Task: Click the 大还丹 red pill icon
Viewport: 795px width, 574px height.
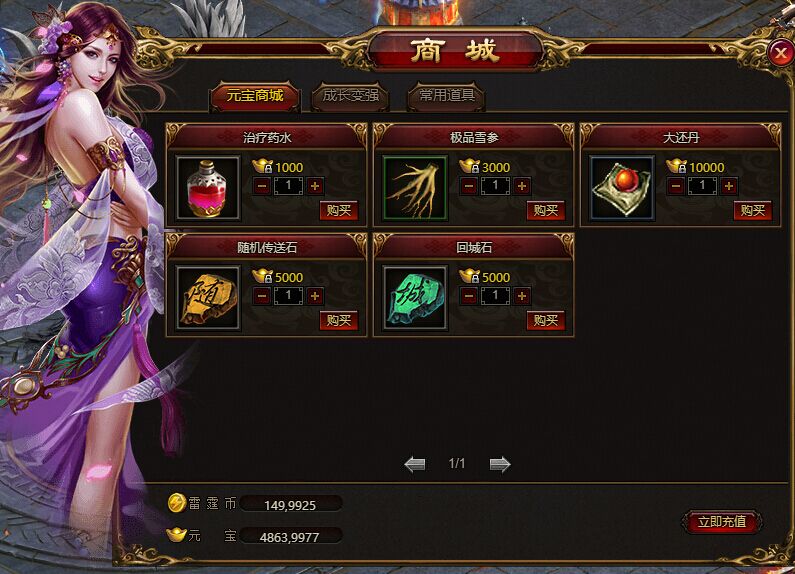Action: [622, 187]
